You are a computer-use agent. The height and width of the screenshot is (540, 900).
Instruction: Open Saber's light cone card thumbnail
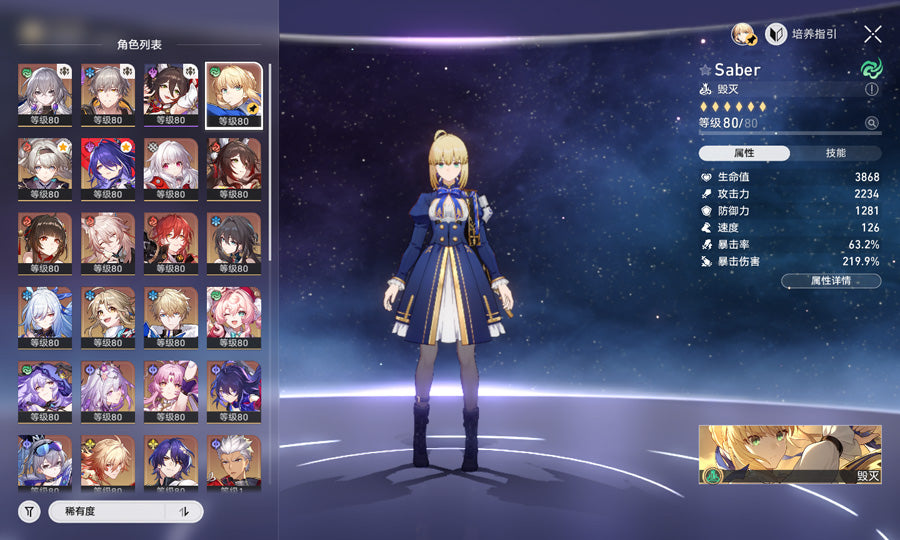coord(790,454)
